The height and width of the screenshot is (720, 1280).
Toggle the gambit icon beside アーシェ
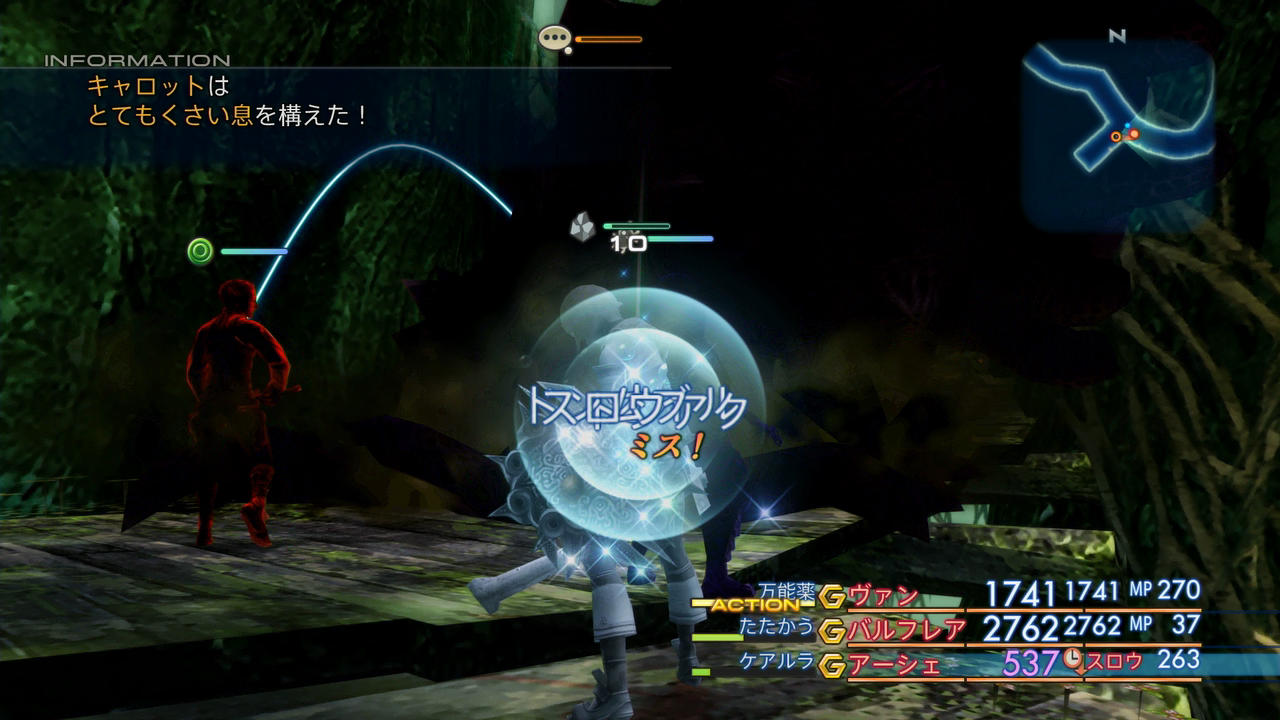click(x=832, y=663)
